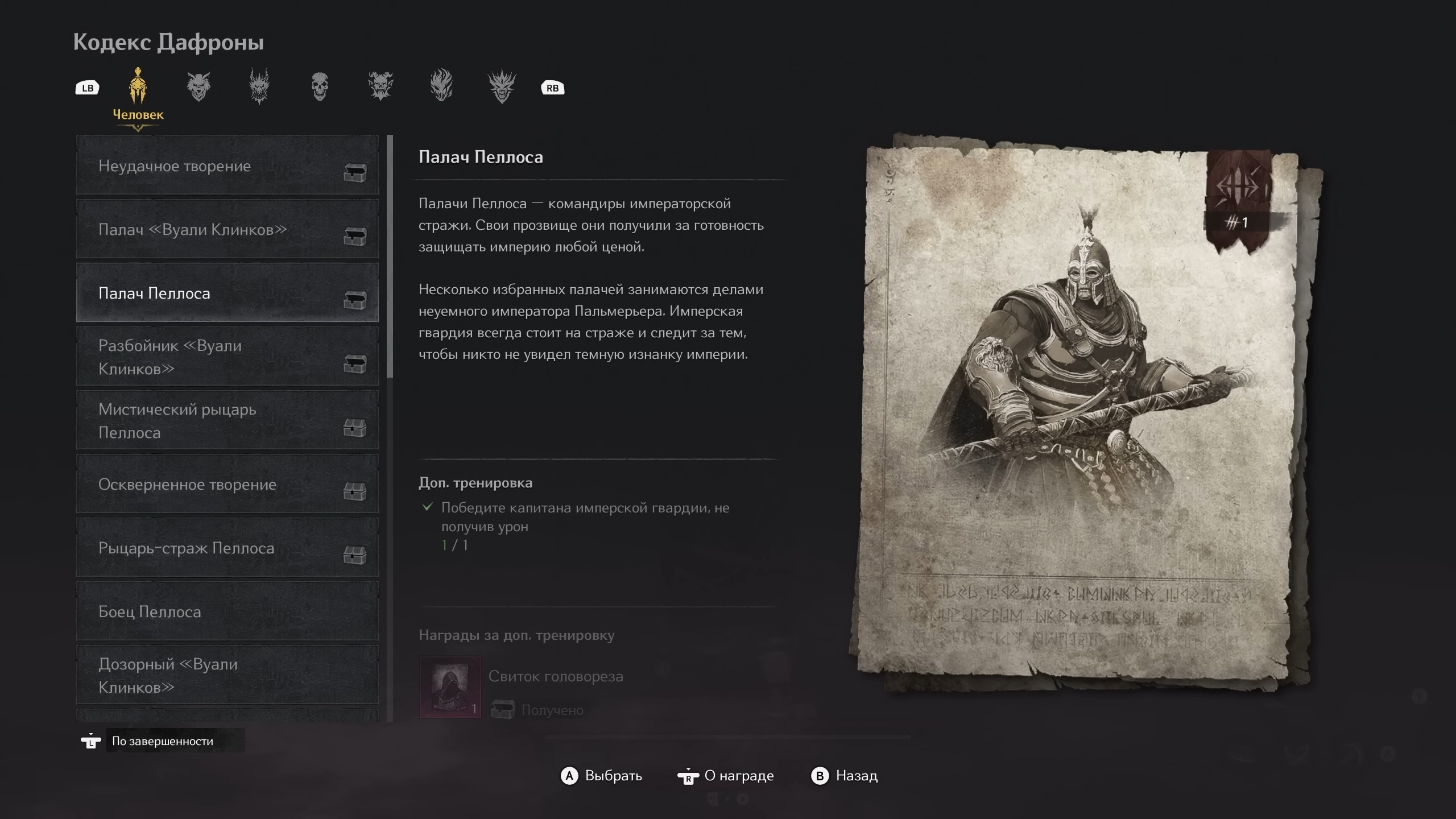Screen dimensions: 1456x819
Task: Open the «Мистический рыцарь Пеллоса» entry
Action: pos(227,421)
